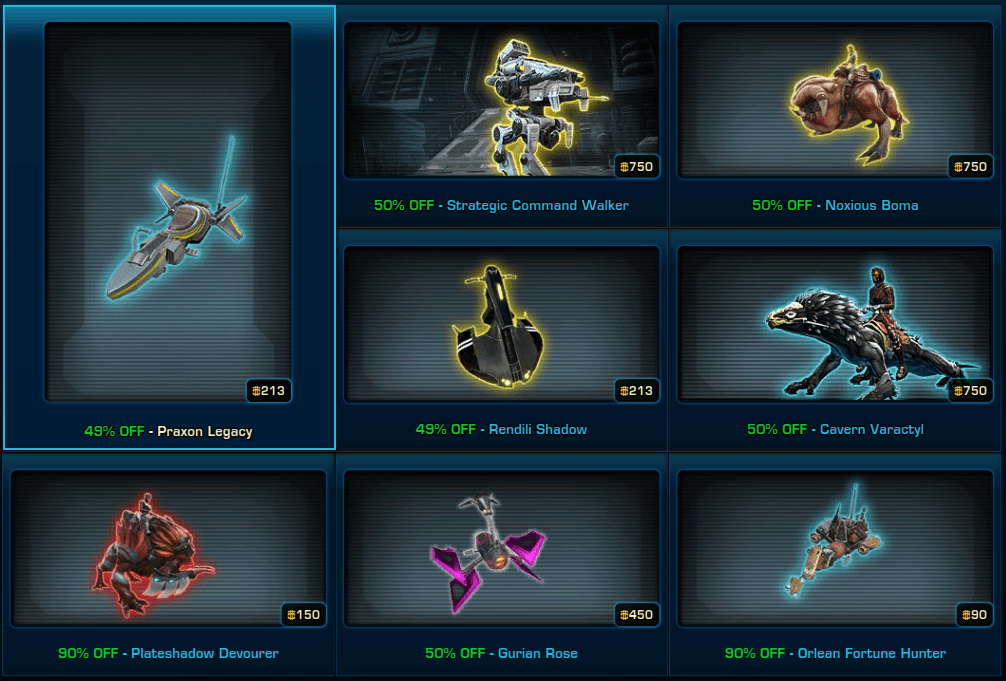Pick the Gurian Rose speeder
Image resolution: width=1006 pixels, height=681 pixels.
click(x=501, y=548)
